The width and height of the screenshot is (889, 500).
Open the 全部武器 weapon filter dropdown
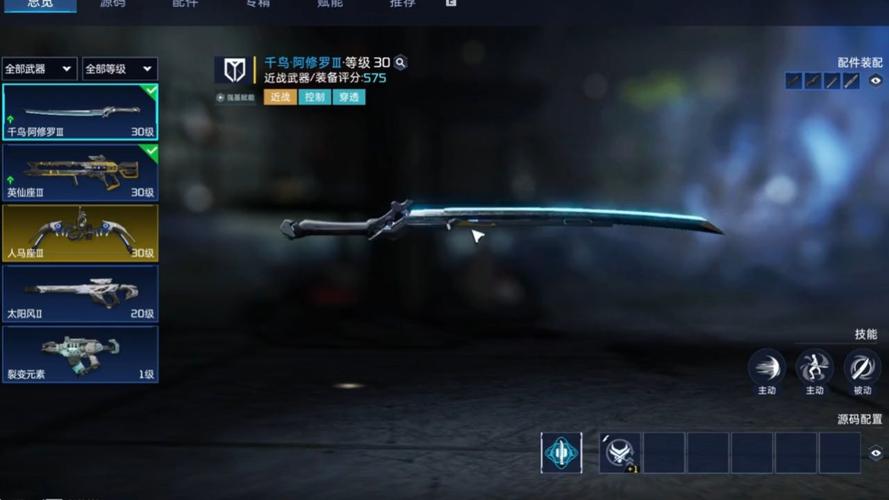(40, 69)
